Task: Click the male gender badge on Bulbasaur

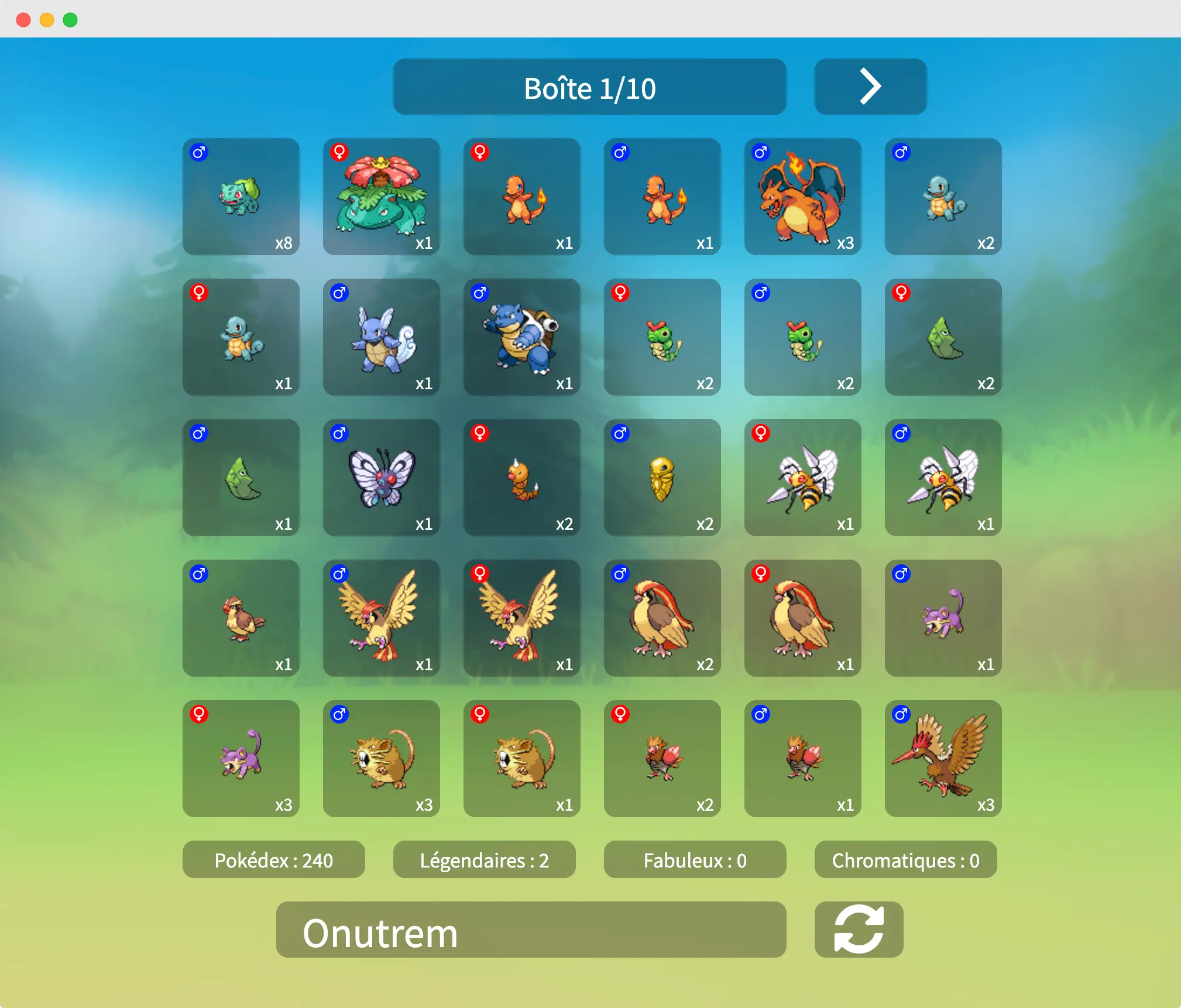Action: [x=199, y=153]
